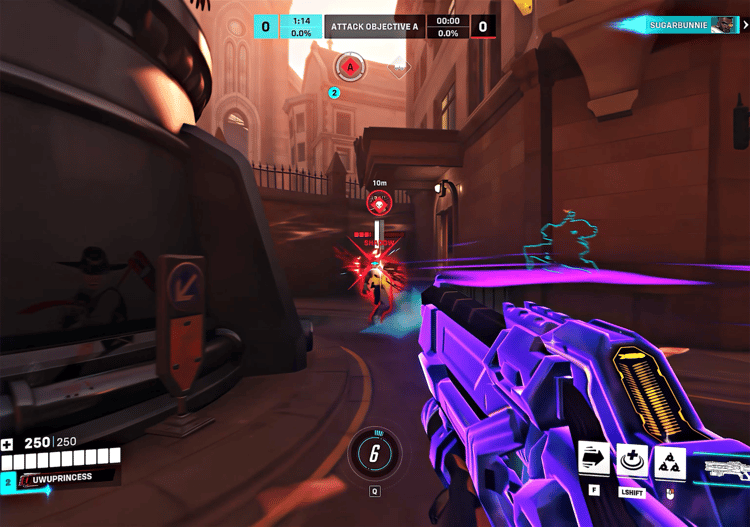Viewport: 750px width, 527px height.
Task: Click the UWUPRINCESS player nameplate
Action: pos(62,478)
